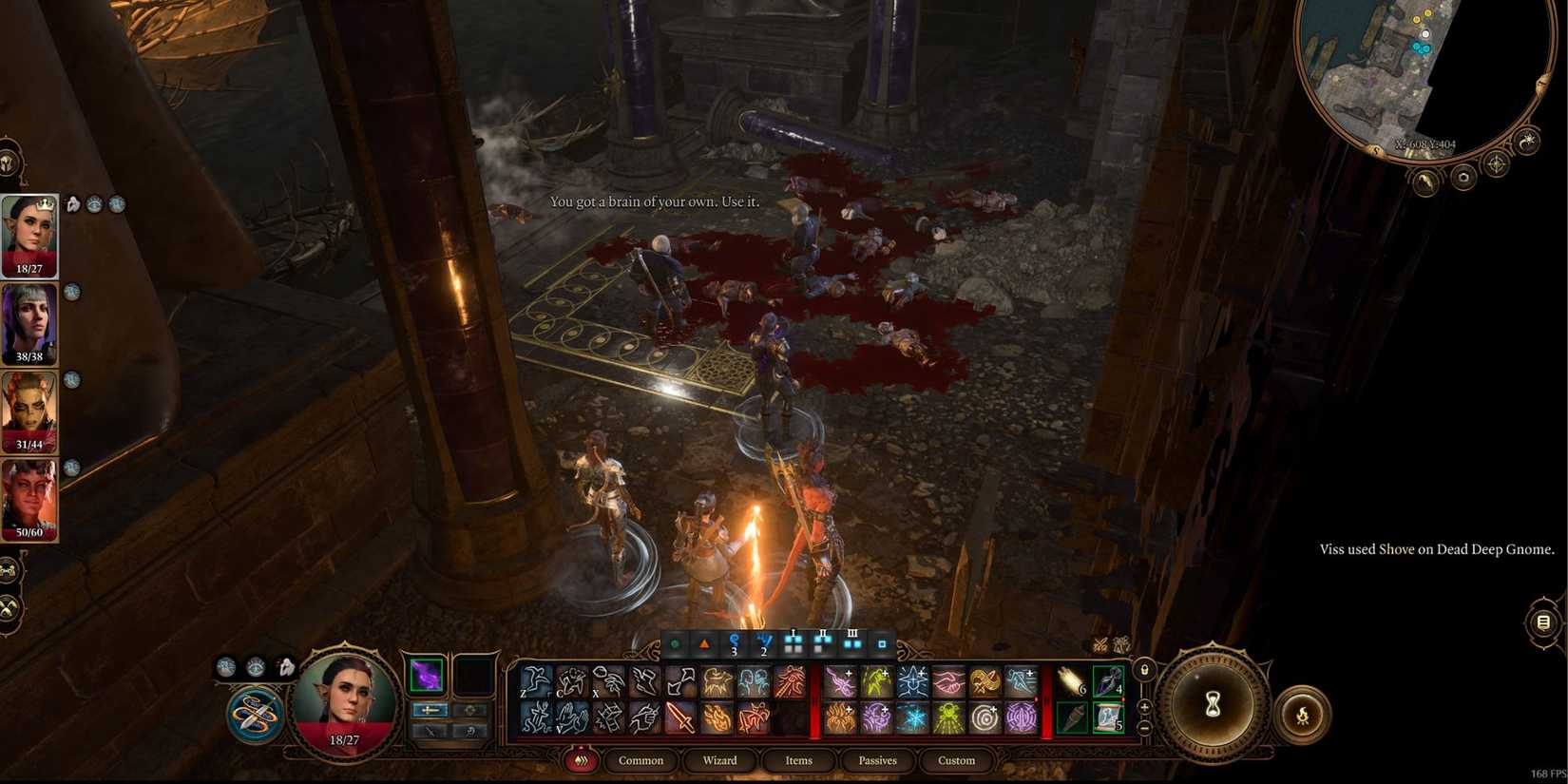
Task: Use the torch in the quickslot showing 6
Action: coord(1071,679)
